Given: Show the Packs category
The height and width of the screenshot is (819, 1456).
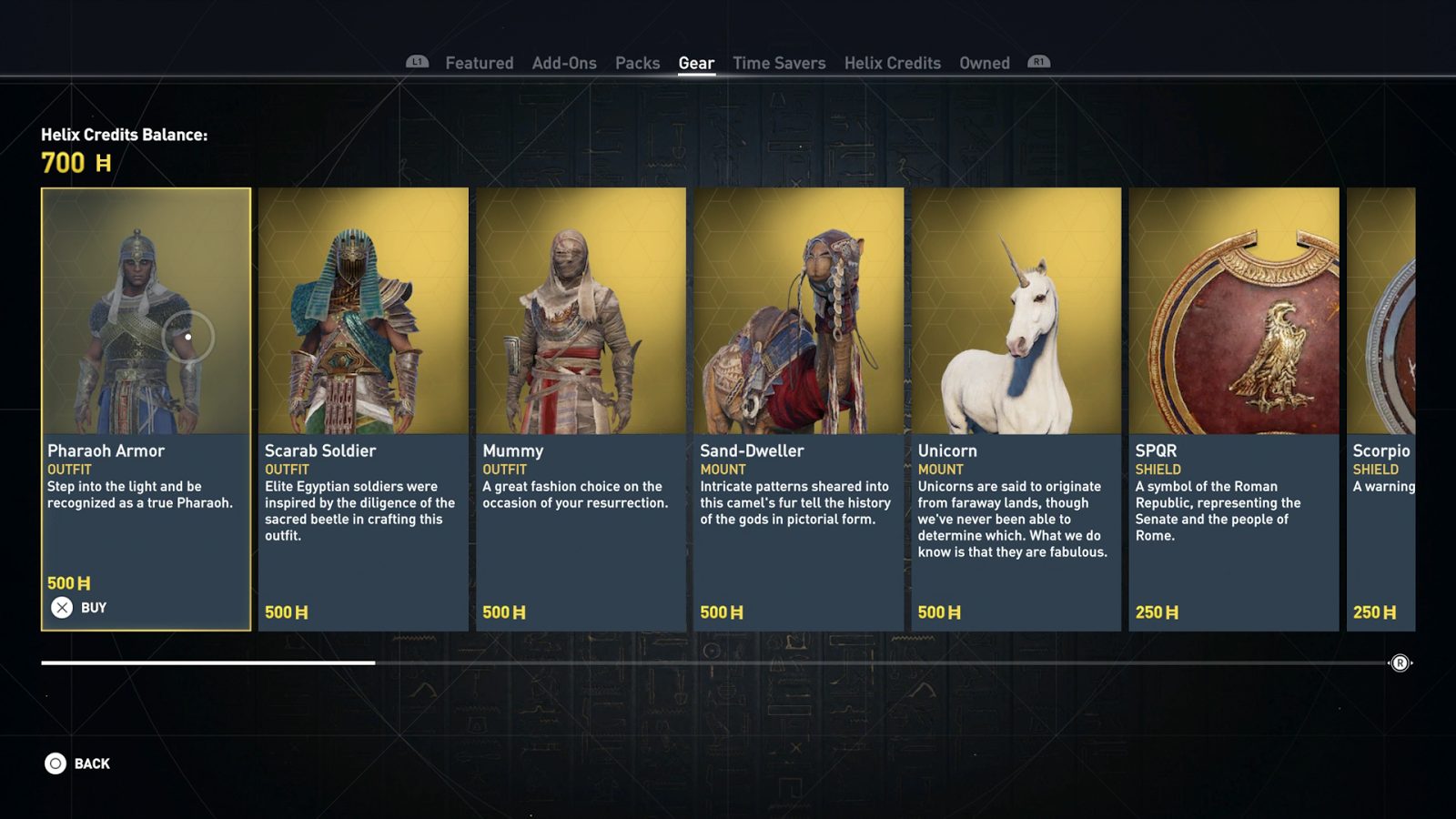Looking at the screenshot, I should point(637,63).
